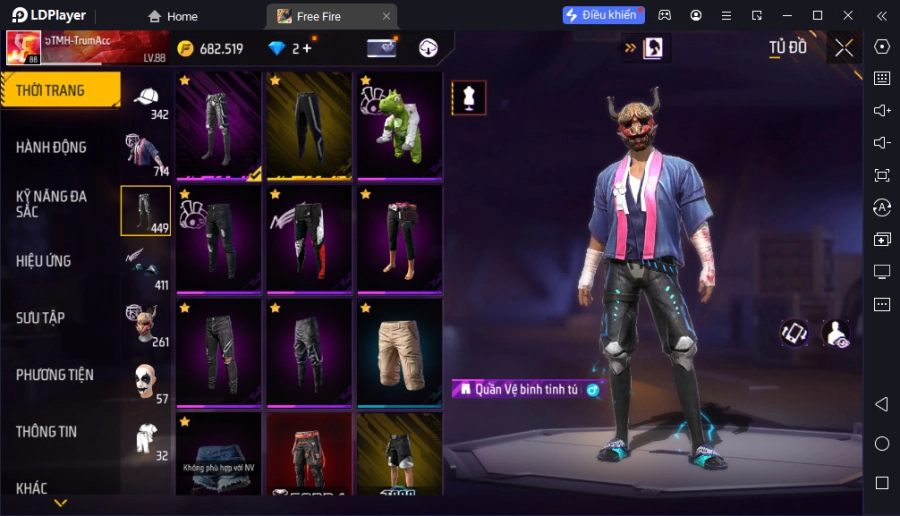Click the mannequin outfit preset icon
The image size is (900, 516).
point(469,98)
